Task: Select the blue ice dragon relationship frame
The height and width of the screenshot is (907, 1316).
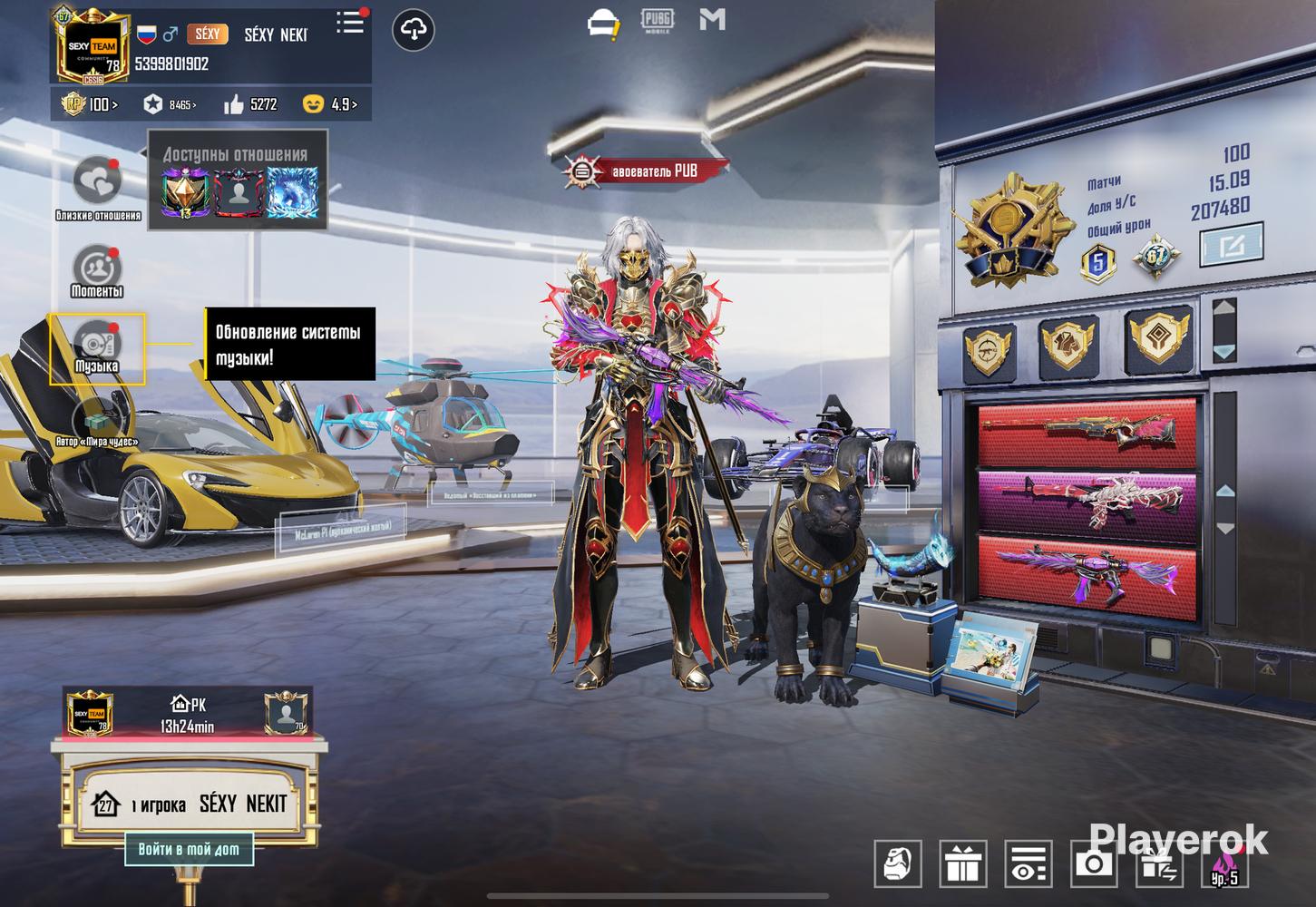Action: 291,195
